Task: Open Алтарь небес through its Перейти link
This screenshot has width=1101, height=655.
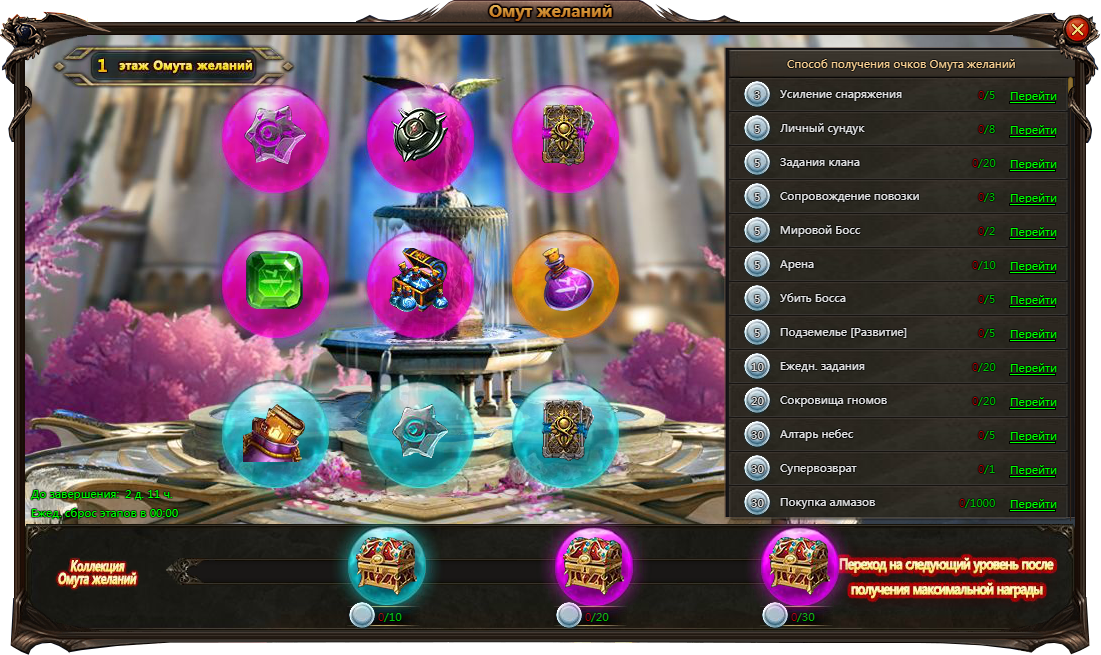Action: point(1033,436)
